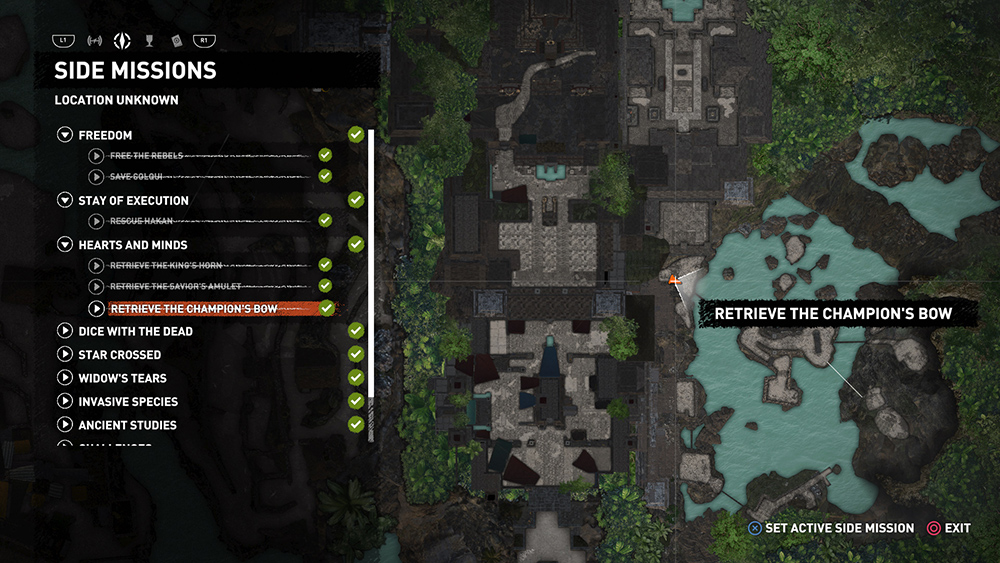
Task: Select the Rescue Hakan objective
Action: (139, 220)
